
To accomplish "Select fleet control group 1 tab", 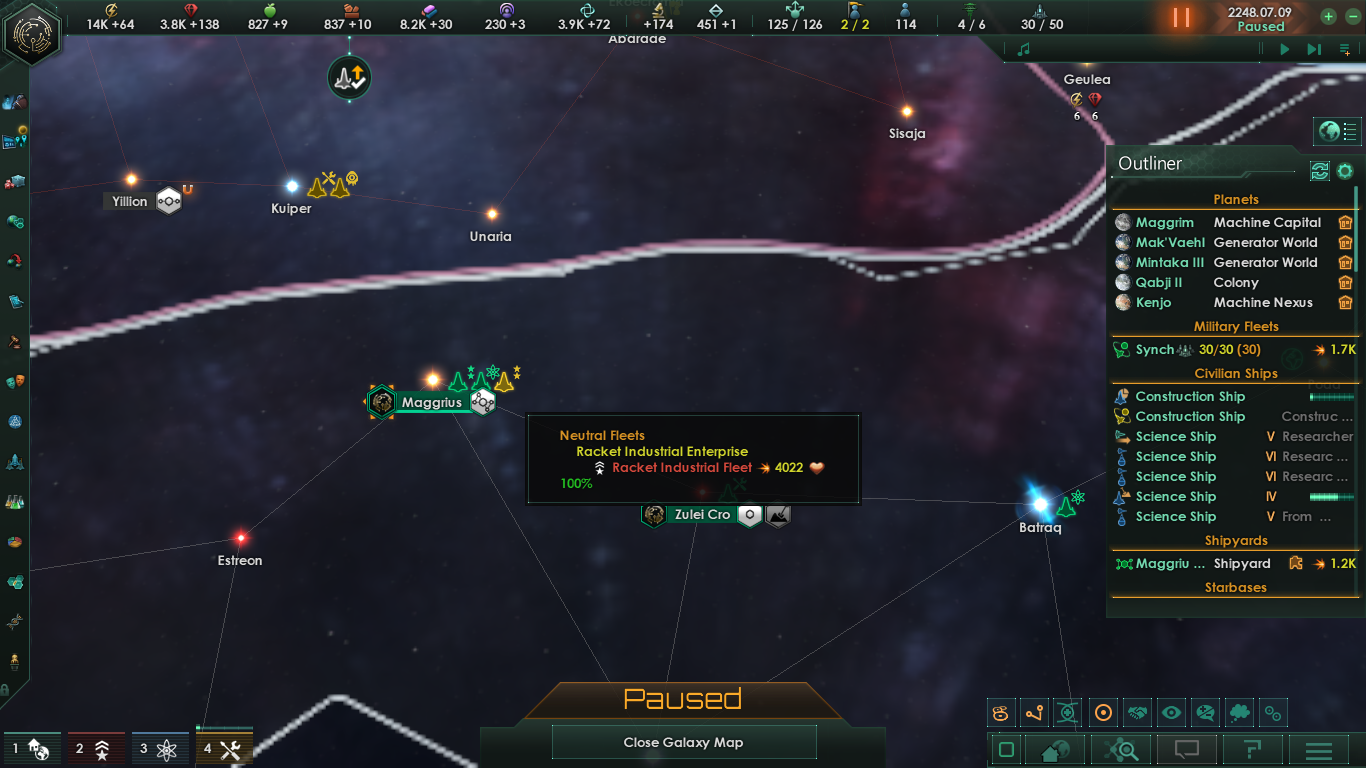I will click(32, 747).
